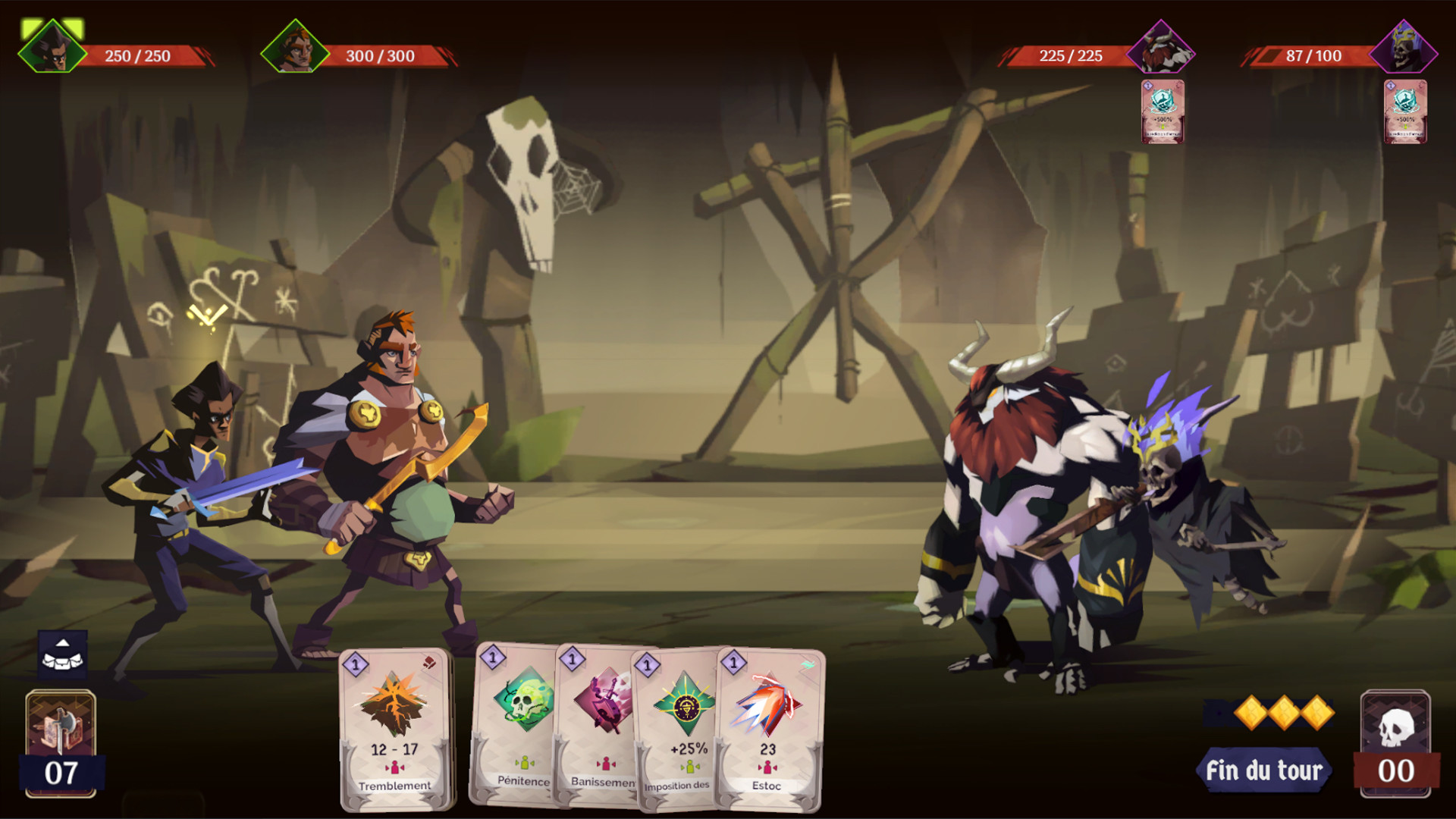The width and height of the screenshot is (1456, 819).
Task: Inspect the horned beast's intent card
Action: pyautogui.click(x=1163, y=111)
